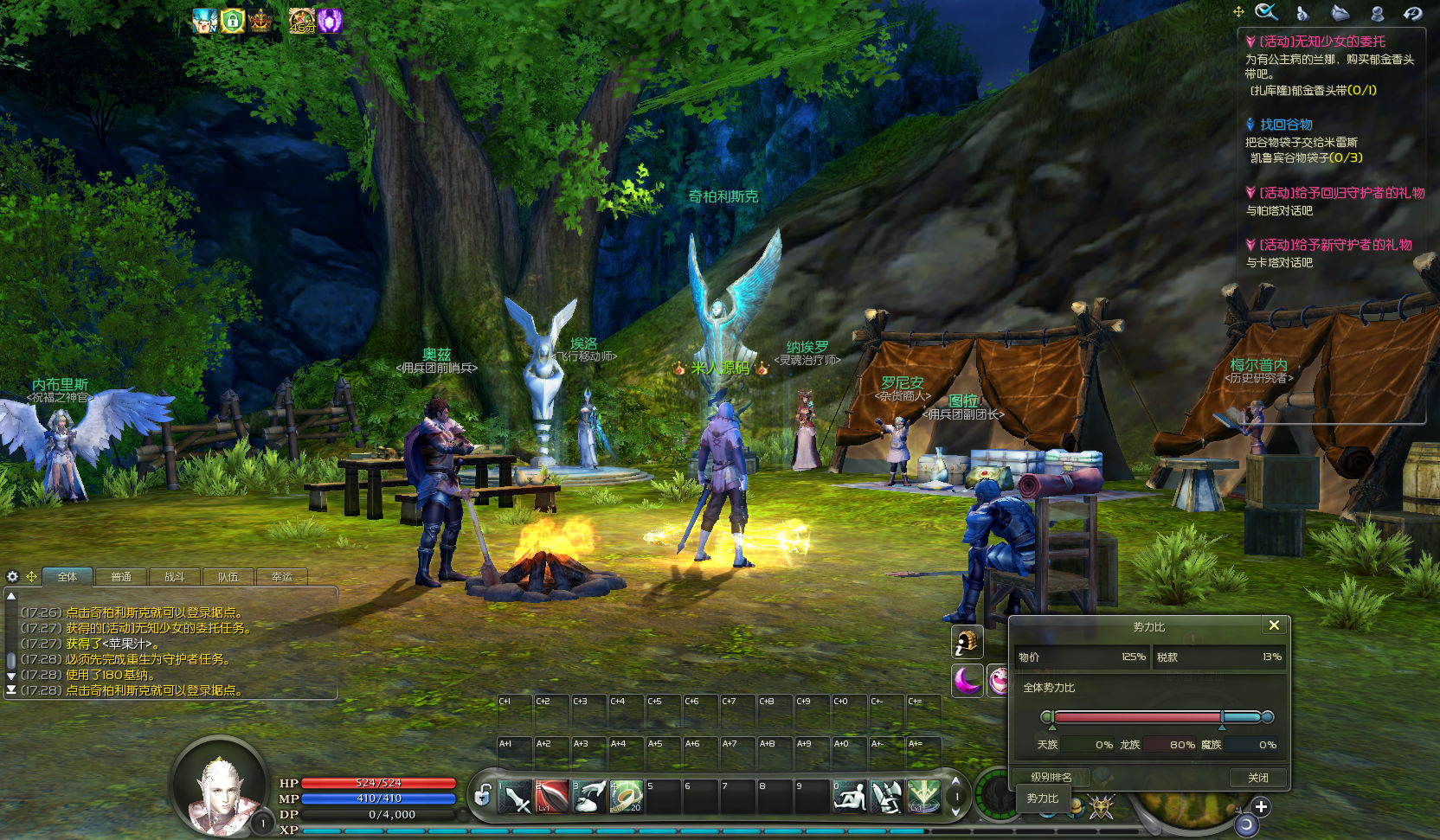The height and width of the screenshot is (840, 1440).
Task: Open the magnifier checkmark icon above quest tracker
Action: tap(1266, 12)
